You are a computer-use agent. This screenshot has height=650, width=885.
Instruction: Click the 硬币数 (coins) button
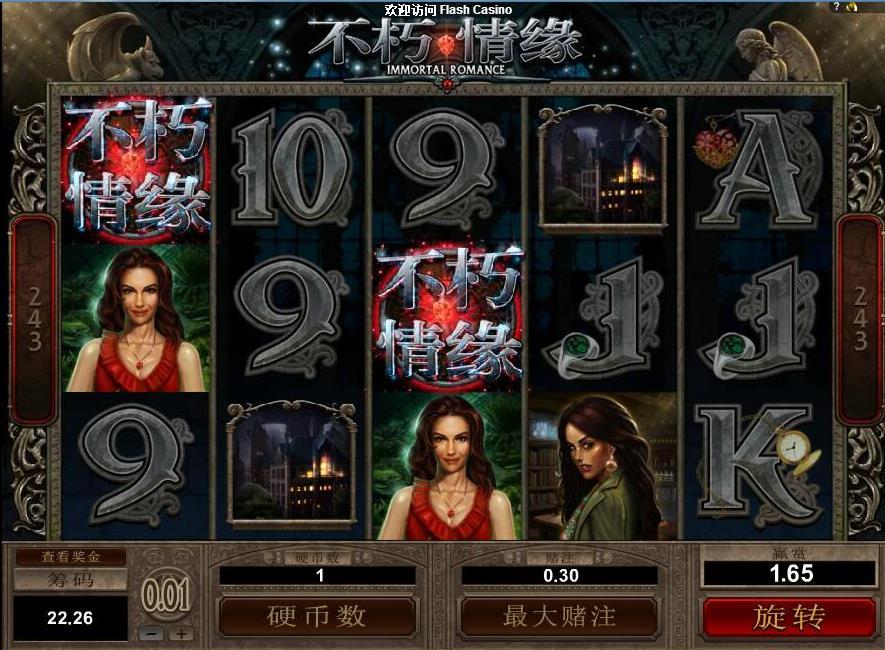(x=317, y=617)
